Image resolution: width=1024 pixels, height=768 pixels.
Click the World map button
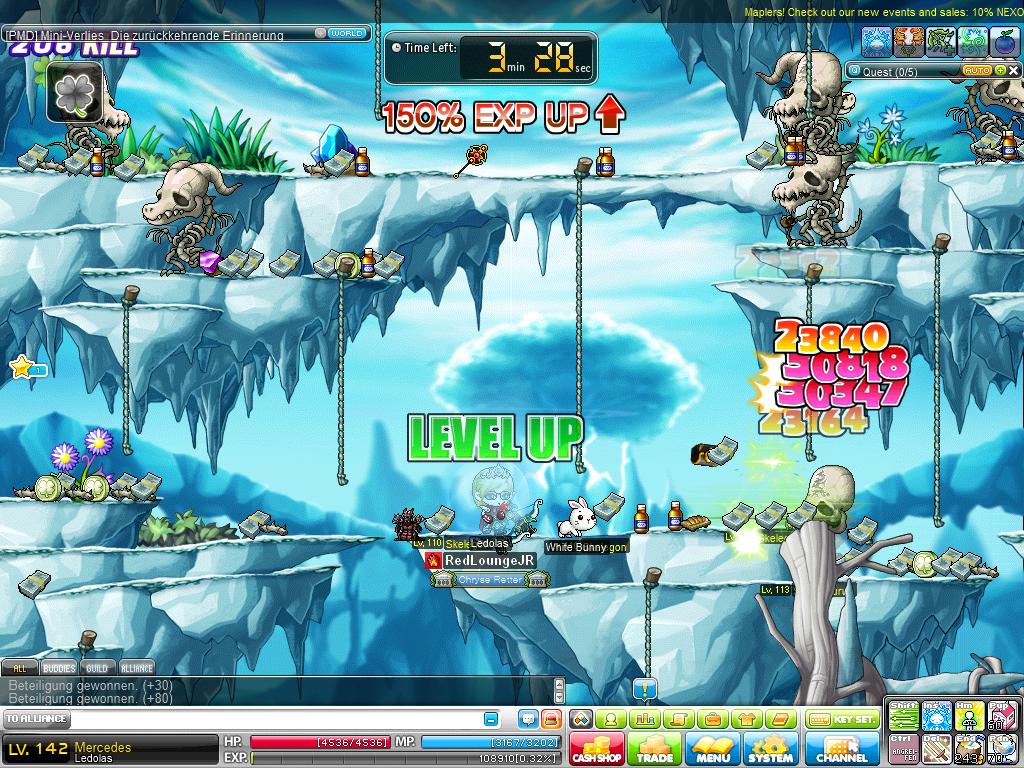347,33
